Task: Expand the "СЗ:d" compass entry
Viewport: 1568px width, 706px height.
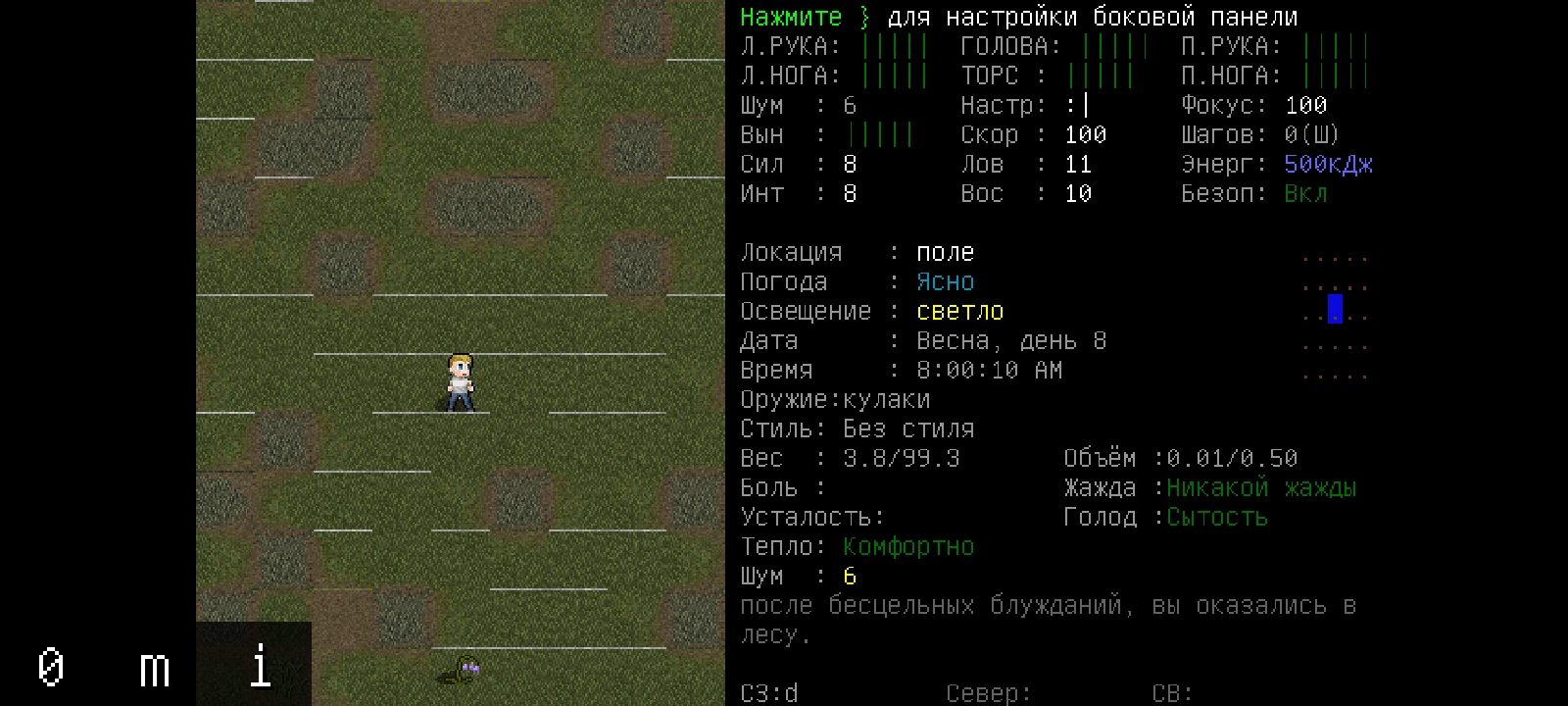Action: click(x=769, y=693)
